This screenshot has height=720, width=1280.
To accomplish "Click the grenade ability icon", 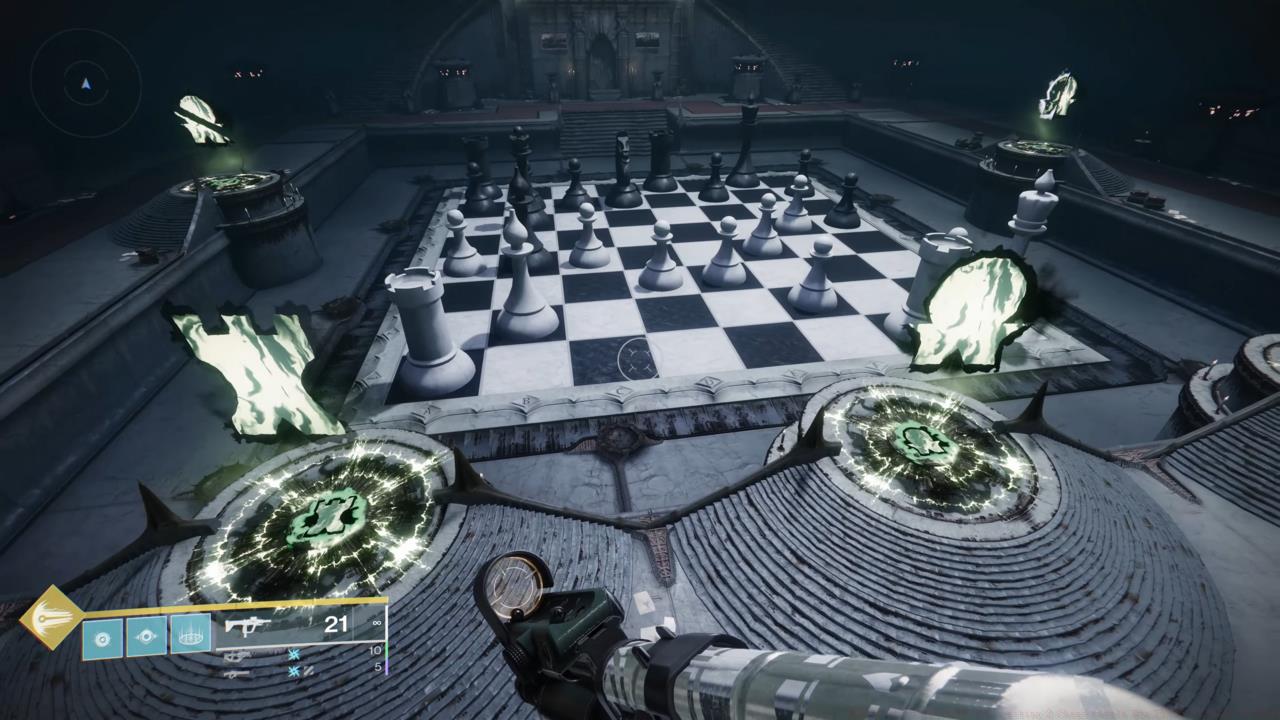I will coord(102,638).
